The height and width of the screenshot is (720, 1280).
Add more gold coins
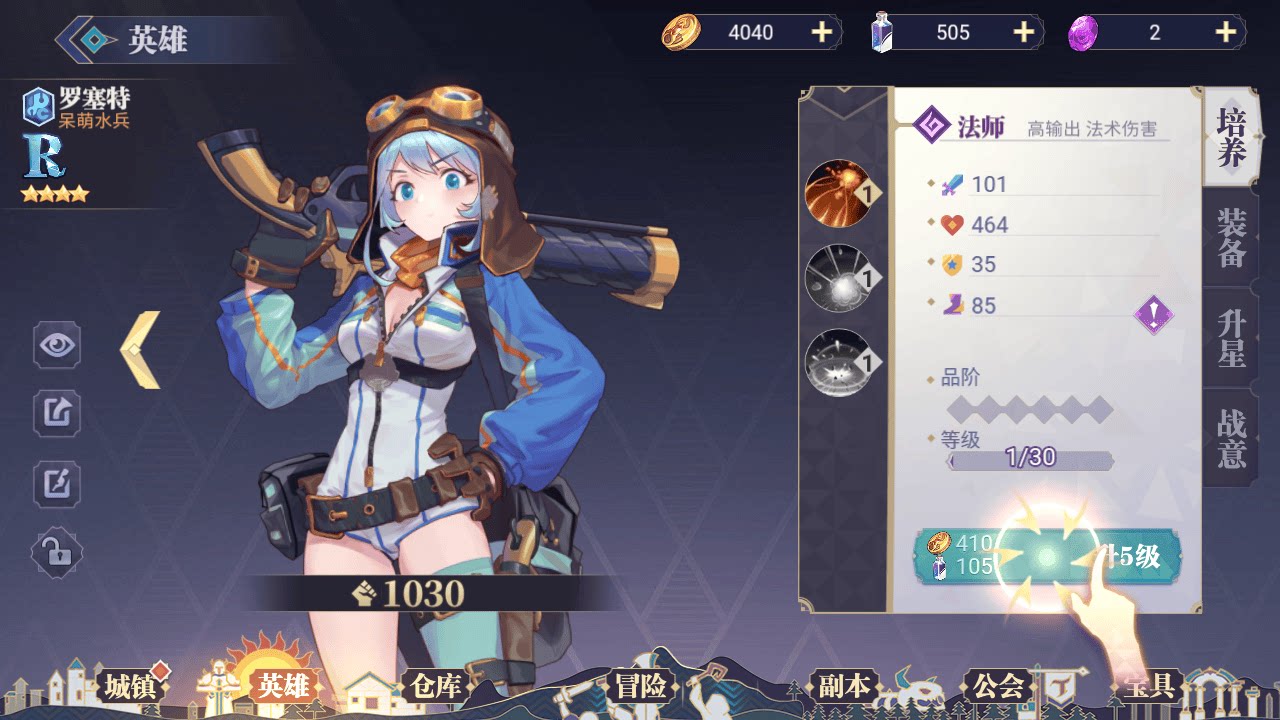tap(821, 33)
